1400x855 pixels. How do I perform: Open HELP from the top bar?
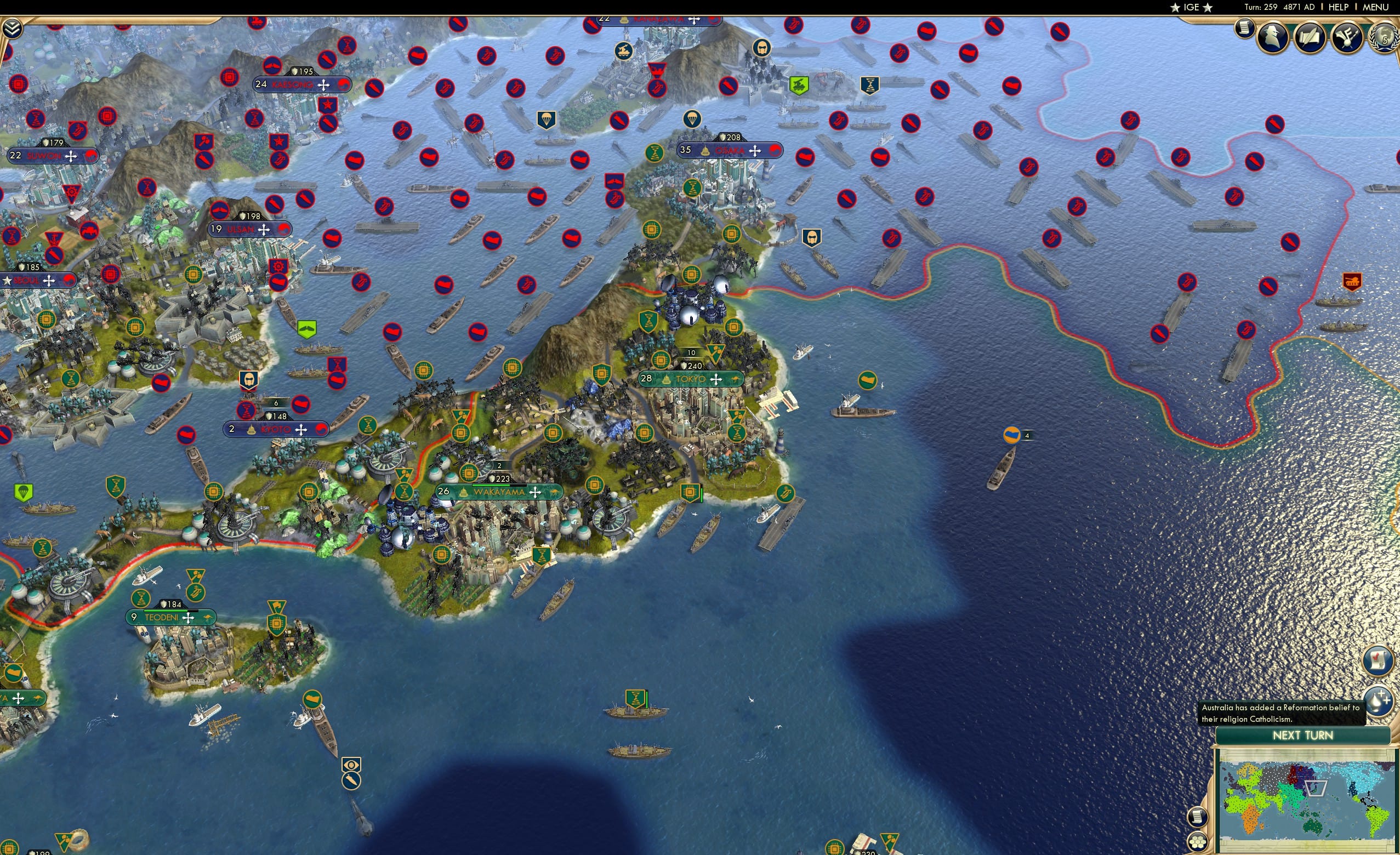[x=1339, y=7]
